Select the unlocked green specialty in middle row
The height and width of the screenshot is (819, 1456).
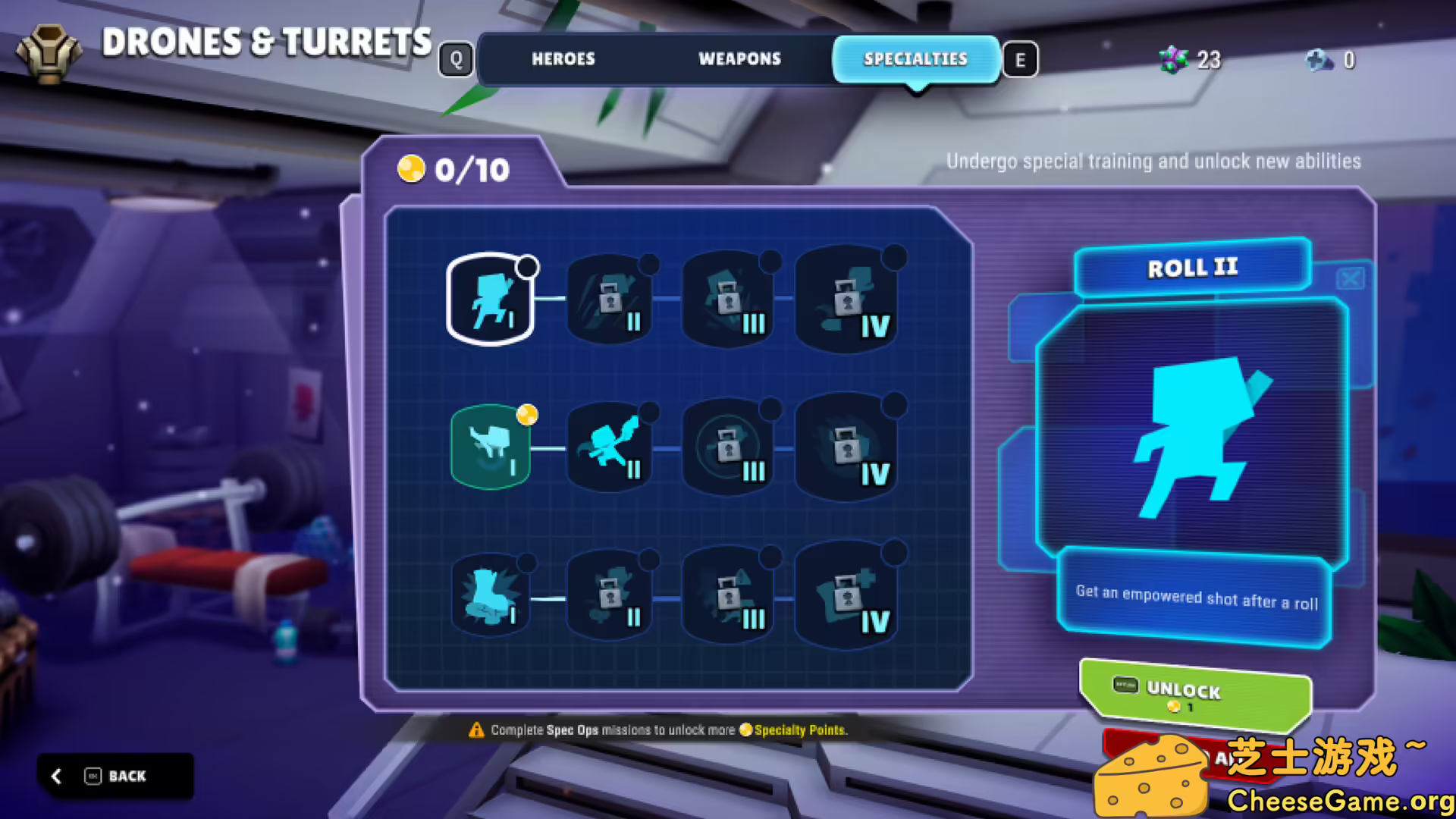pos(489,447)
